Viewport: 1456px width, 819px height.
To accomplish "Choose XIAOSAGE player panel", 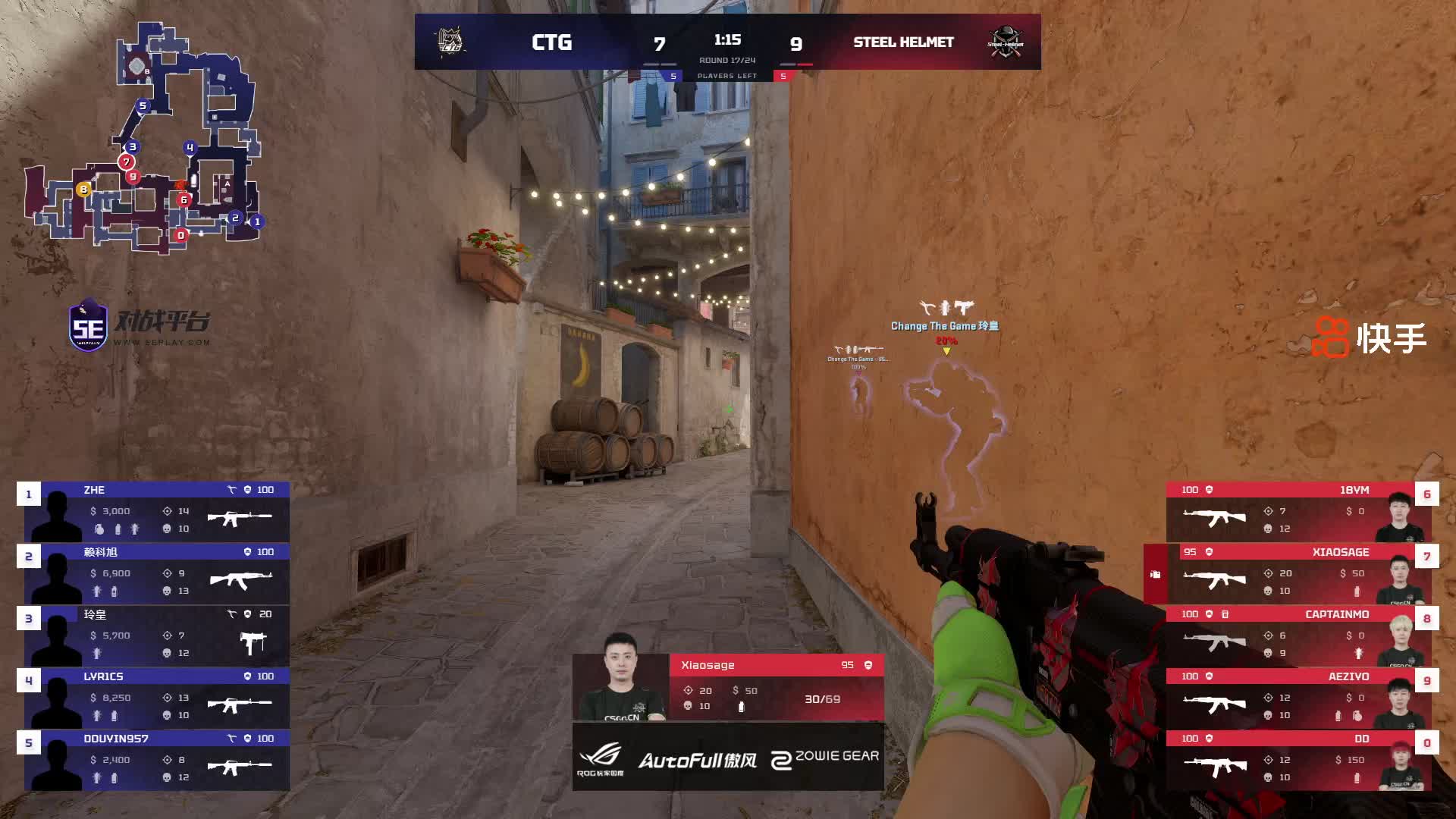I will [1297, 573].
